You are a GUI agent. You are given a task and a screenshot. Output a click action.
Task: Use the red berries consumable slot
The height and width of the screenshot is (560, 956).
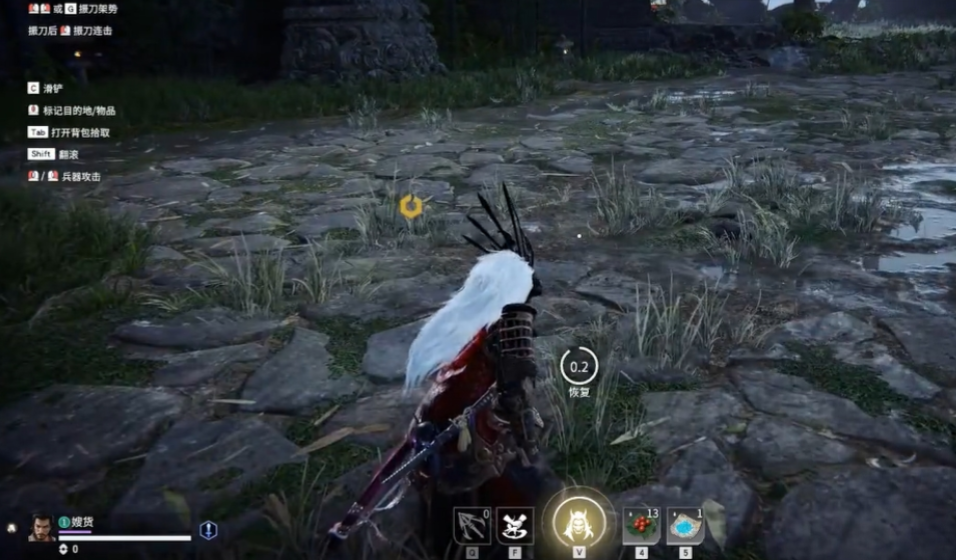pyautogui.click(x=642, y=526)
